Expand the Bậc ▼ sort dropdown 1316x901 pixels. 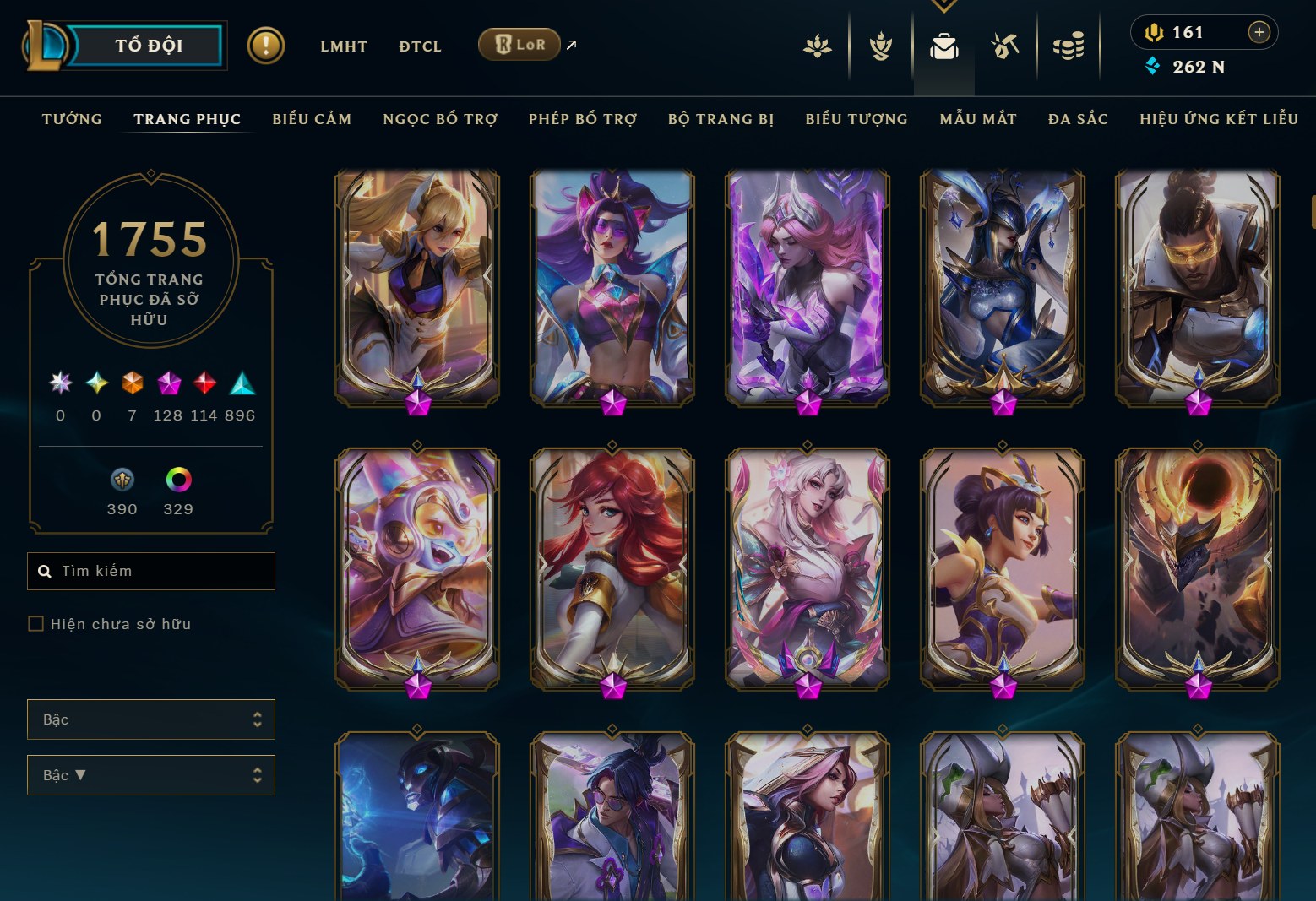click(151, 775)
